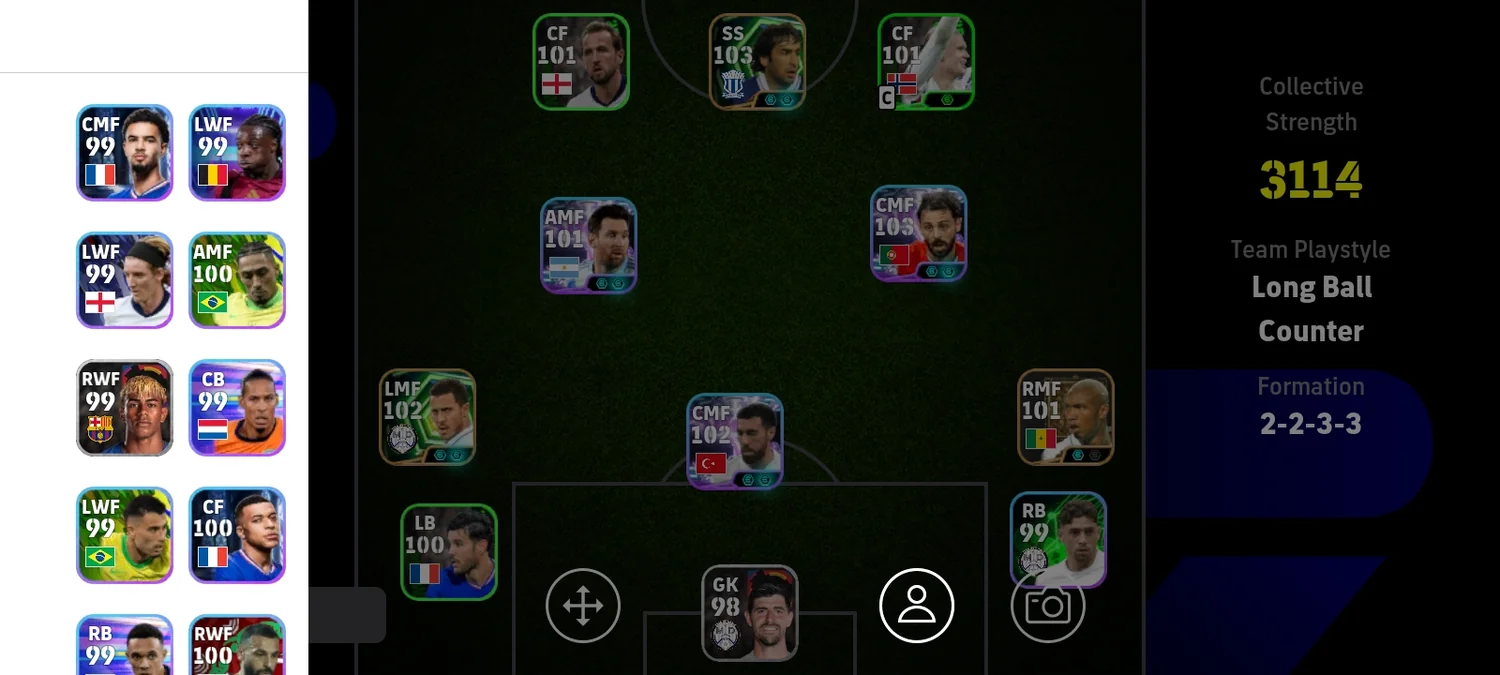Select reserve CMF 99 France card

pyautogui.click(x=125, y=153)
